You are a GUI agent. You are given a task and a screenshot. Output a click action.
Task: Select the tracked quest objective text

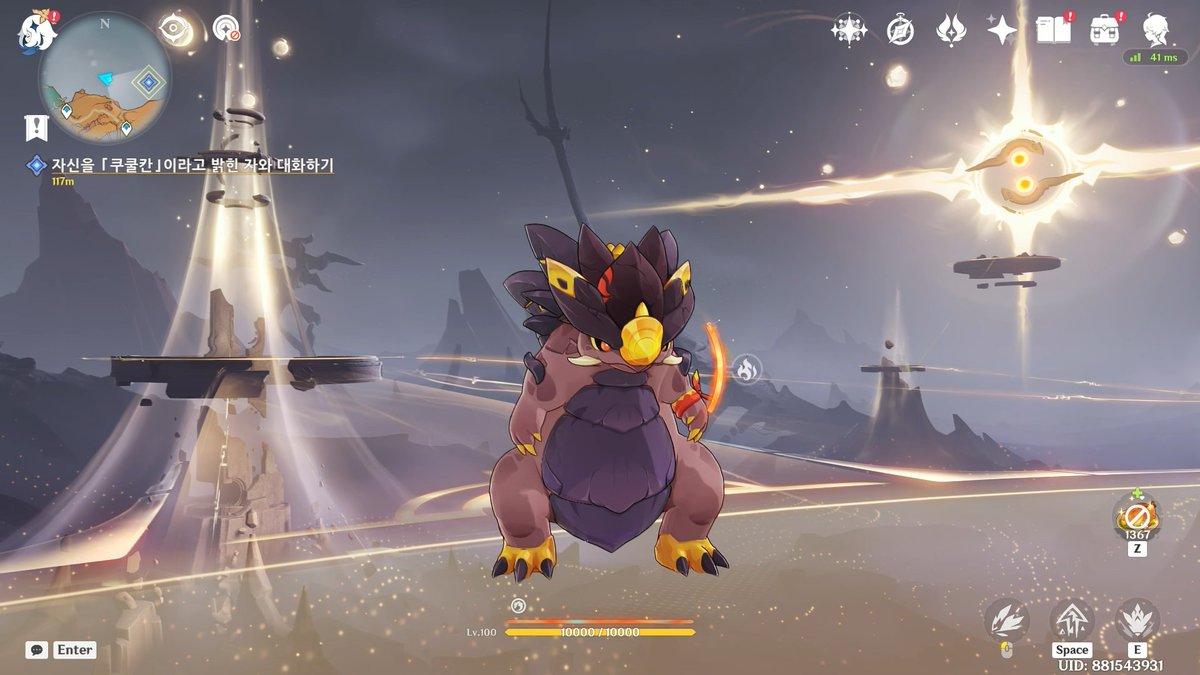(x=192, y=165)
